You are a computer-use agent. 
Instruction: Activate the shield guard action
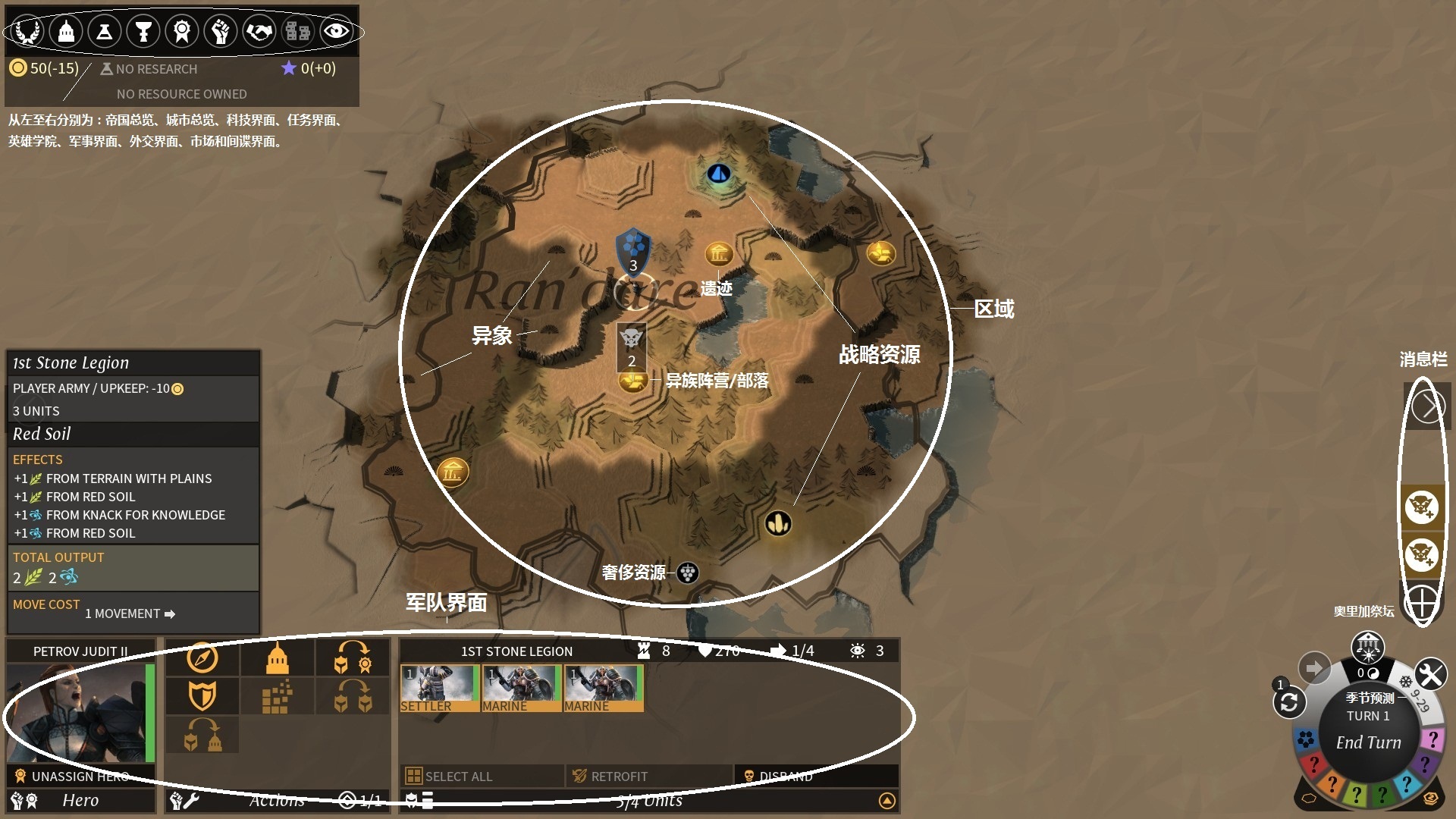(x=202, y=695)
